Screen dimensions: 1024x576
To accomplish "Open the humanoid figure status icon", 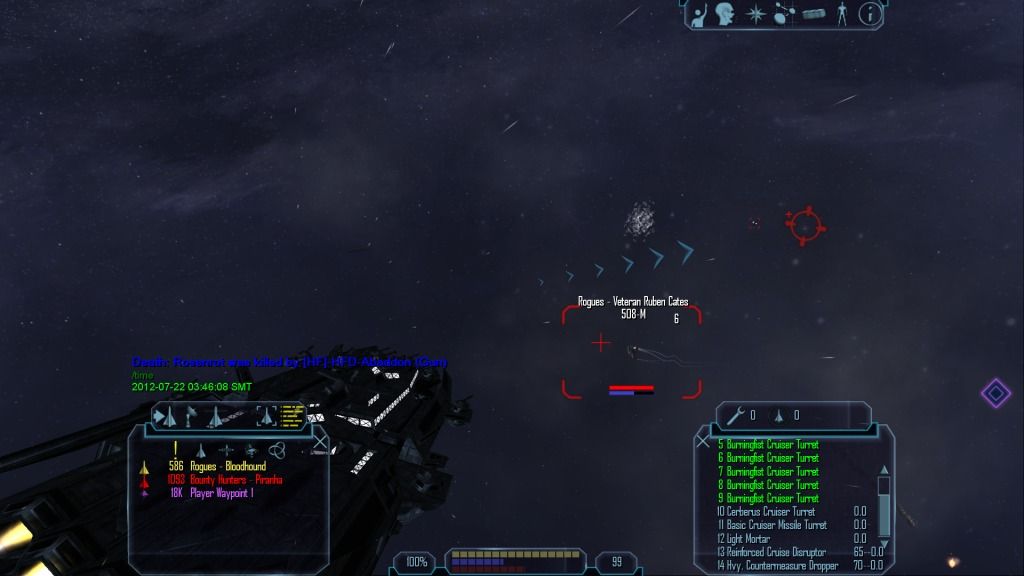I will 842,14.
